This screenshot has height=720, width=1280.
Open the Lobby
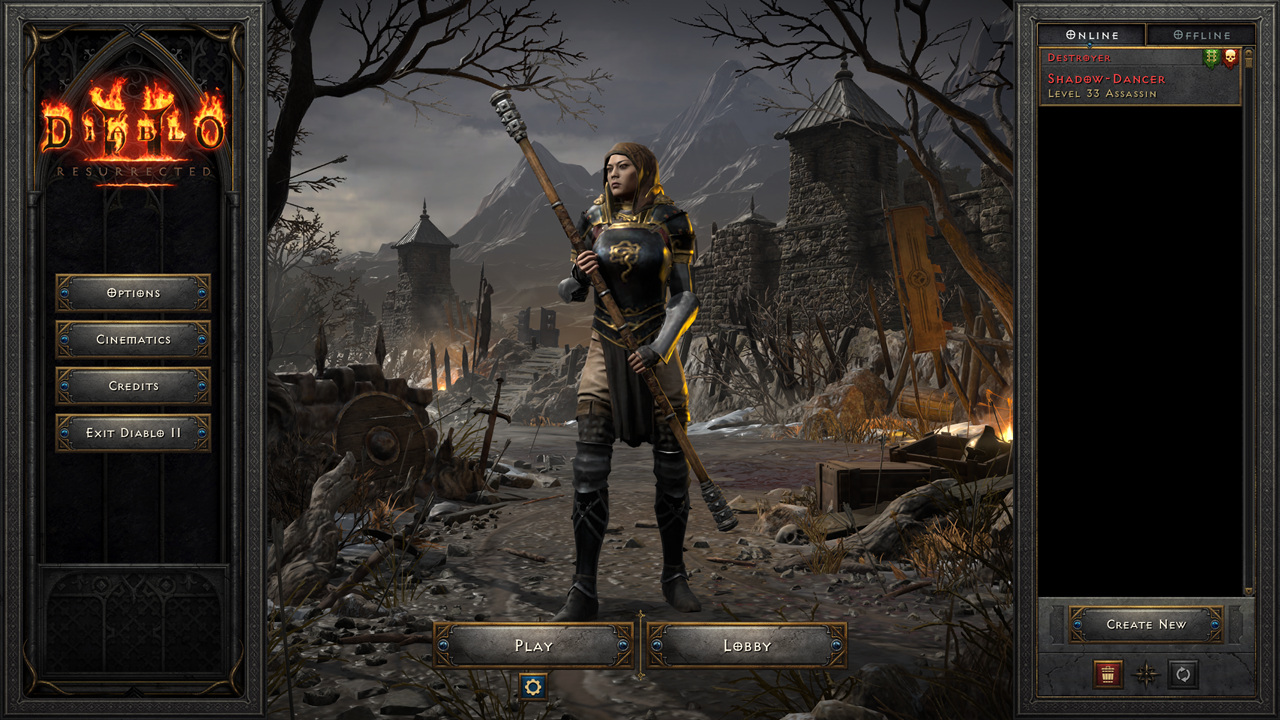coord(740,646)
